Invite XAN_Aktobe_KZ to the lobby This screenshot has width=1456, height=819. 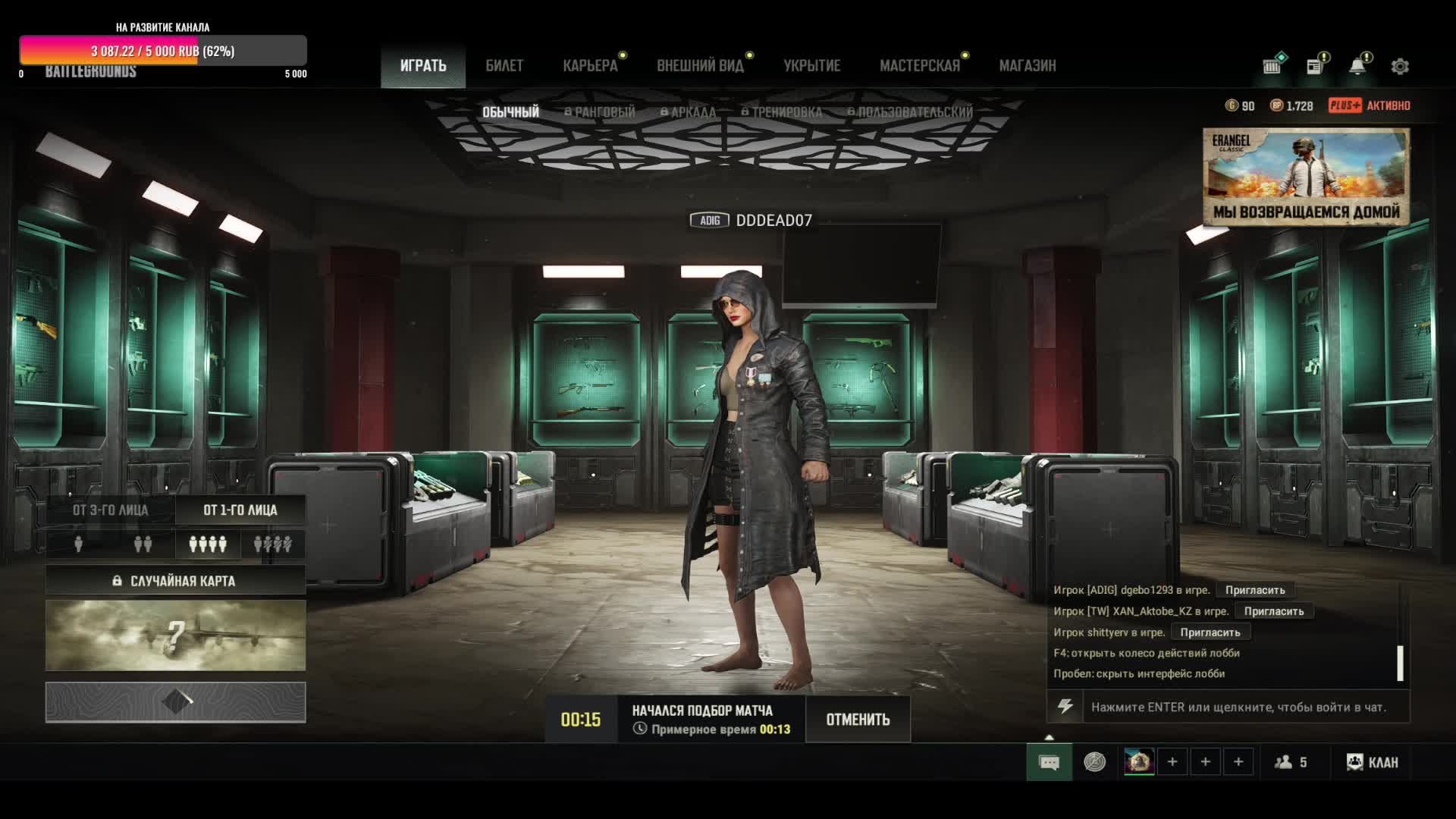tap(1273, 611)
